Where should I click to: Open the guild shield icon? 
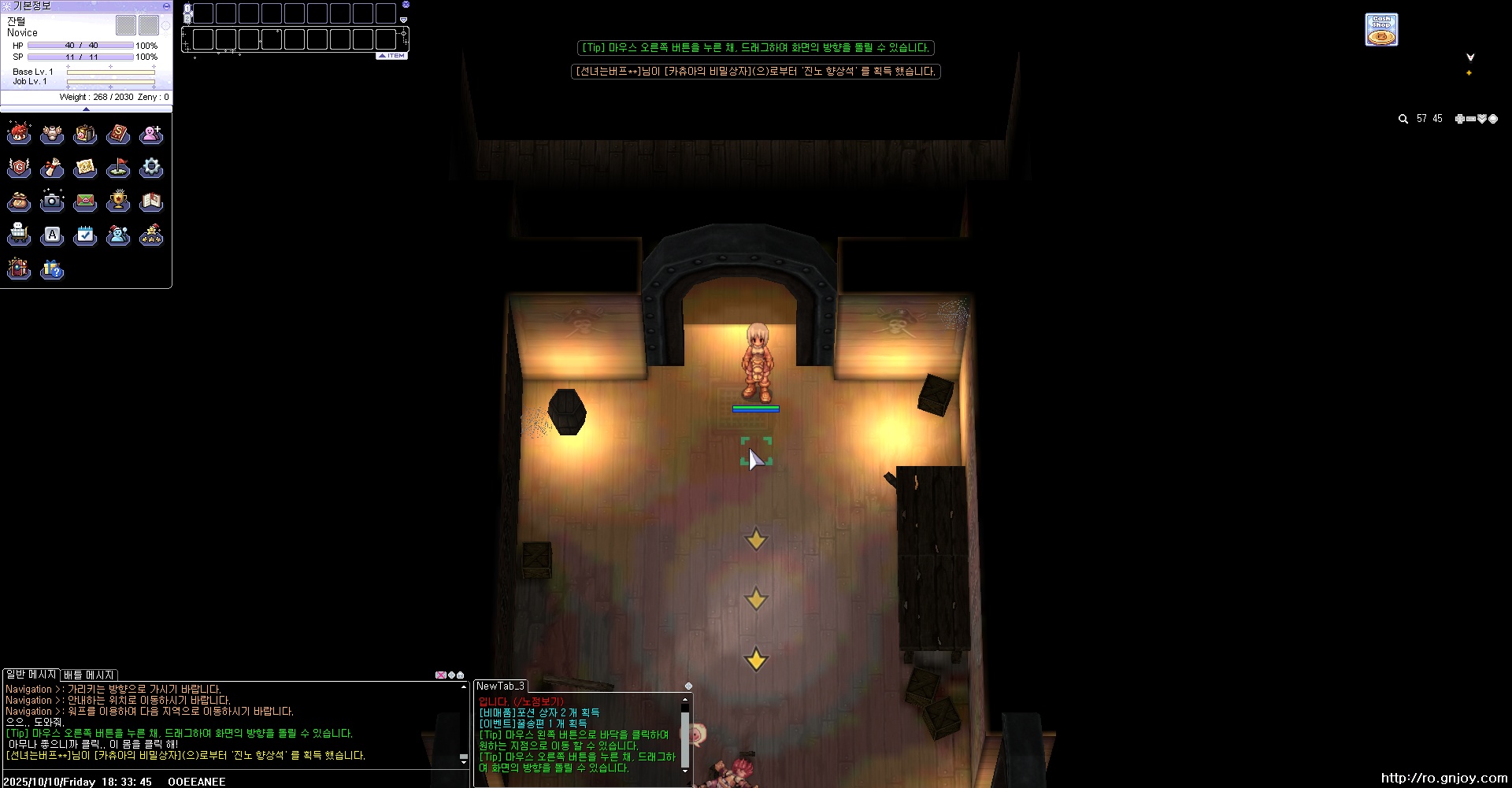coord(19,168)
